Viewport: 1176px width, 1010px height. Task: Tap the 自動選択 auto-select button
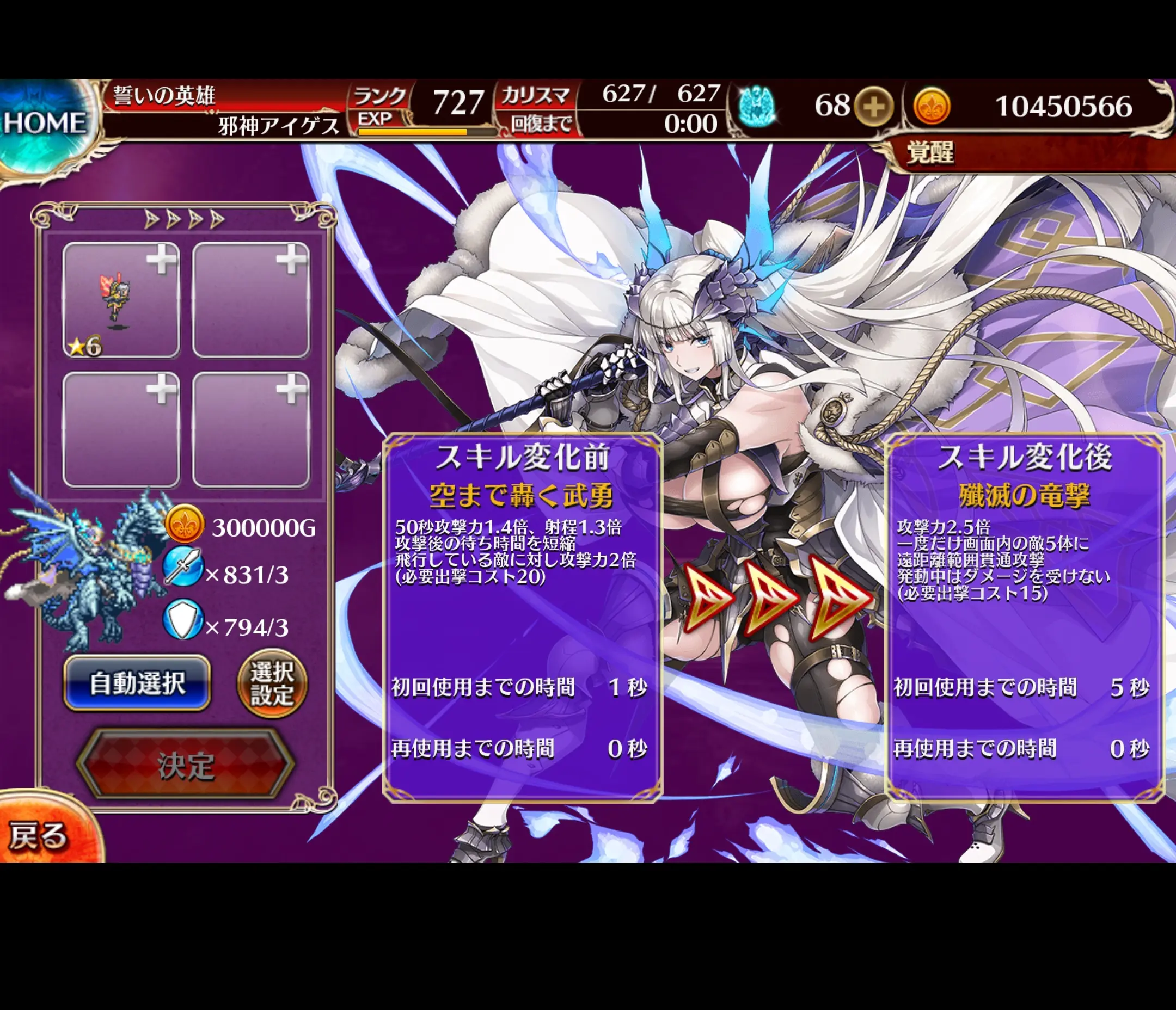pos(137,682)
